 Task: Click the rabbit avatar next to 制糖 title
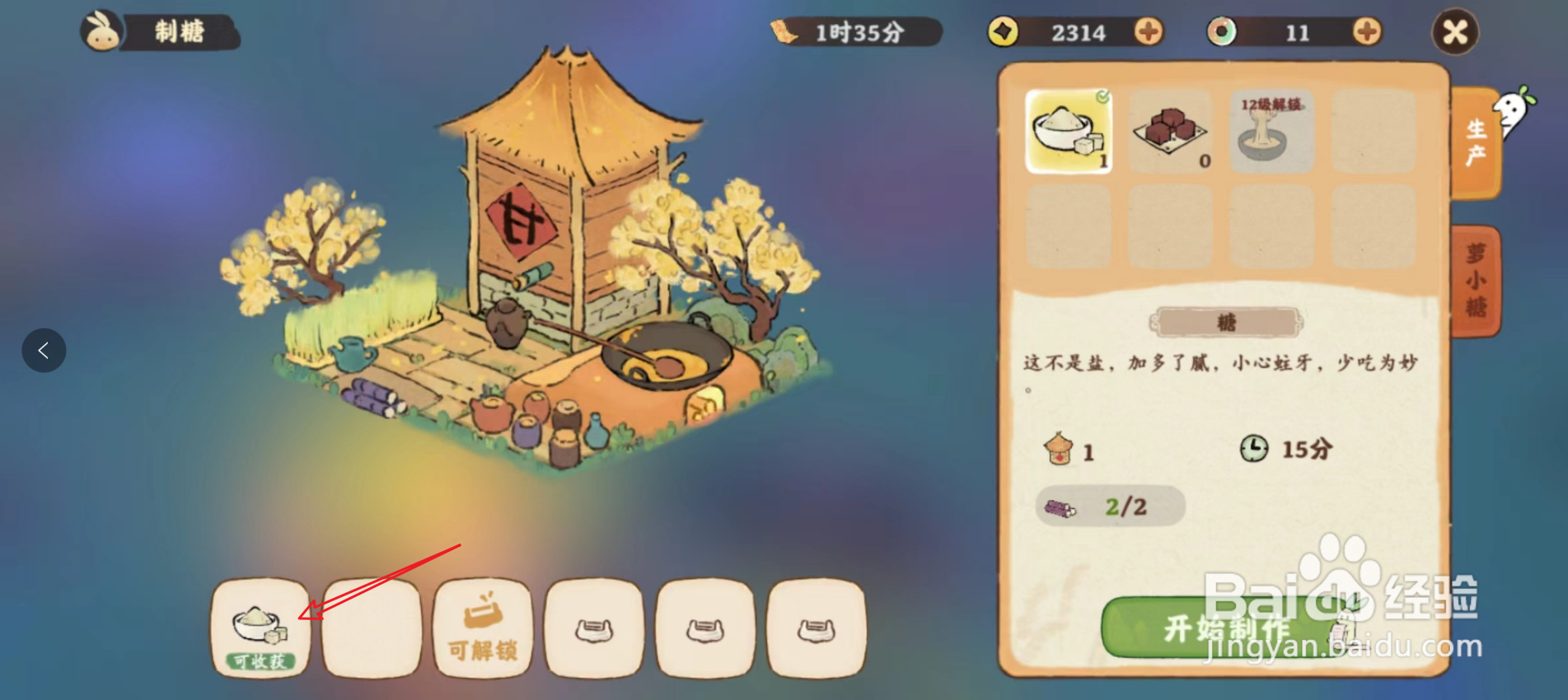coord(101,31)
